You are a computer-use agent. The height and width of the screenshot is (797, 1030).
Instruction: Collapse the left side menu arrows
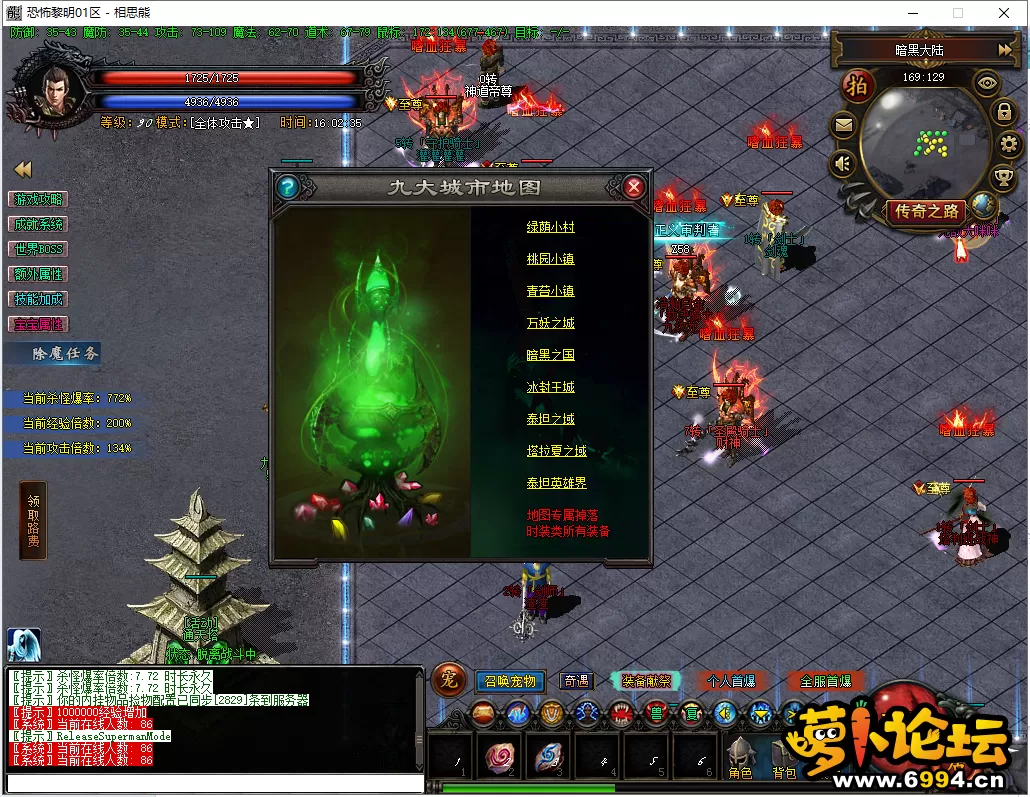click(x=22, y=169)
